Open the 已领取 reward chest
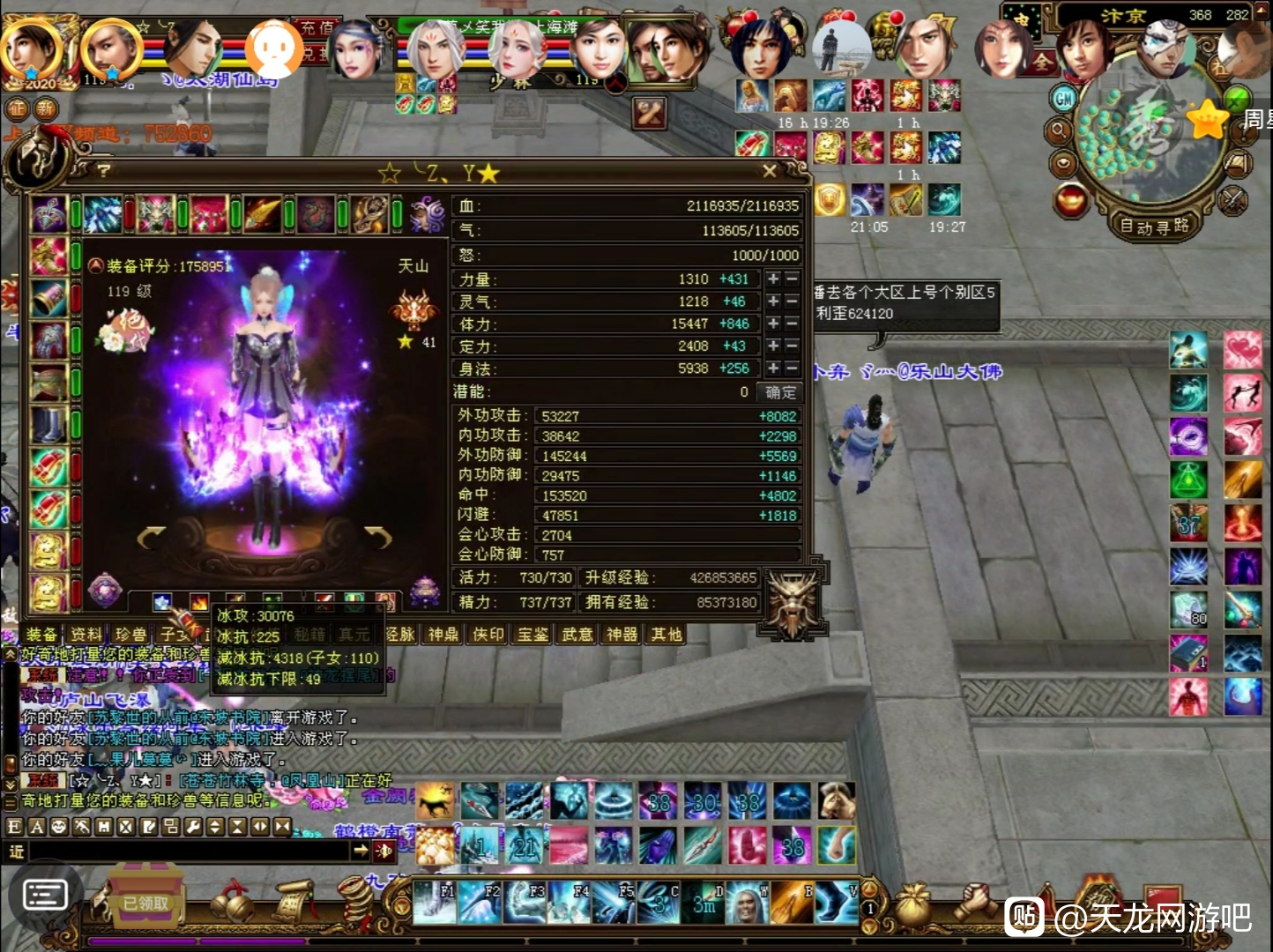 pyautogui.click(x=145, y=901)
